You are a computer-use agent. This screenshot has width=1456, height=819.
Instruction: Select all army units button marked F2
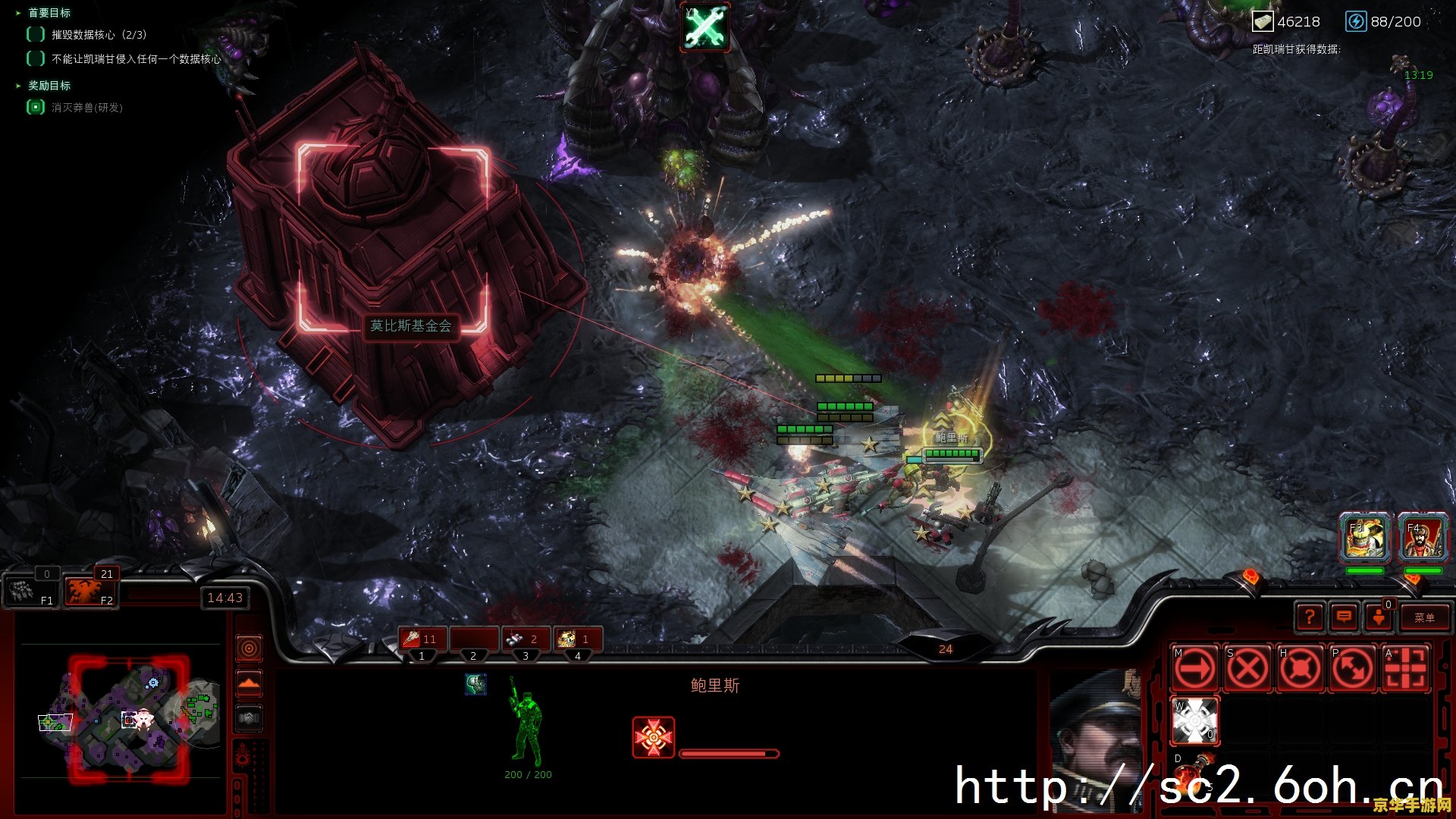[91, 591]
